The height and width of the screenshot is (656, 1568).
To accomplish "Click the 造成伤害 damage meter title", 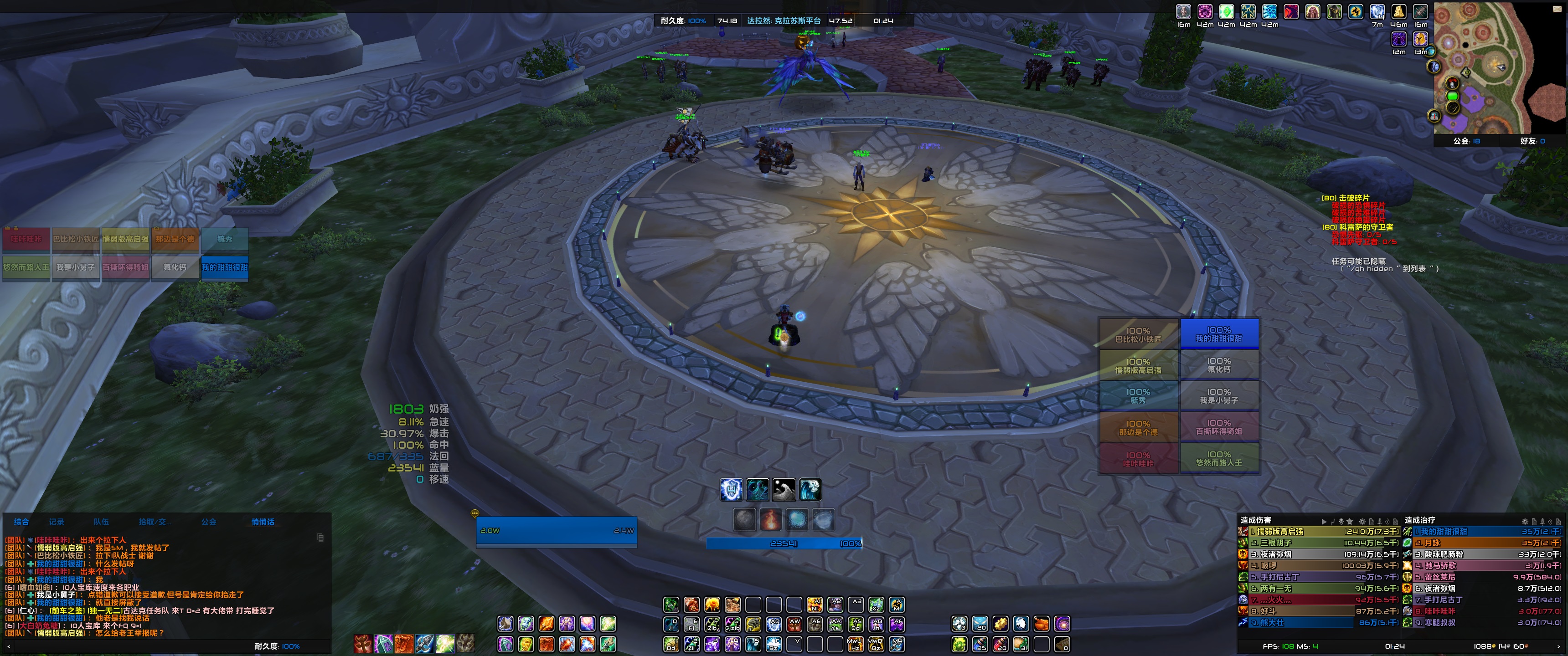I will tap(1256, 520).
